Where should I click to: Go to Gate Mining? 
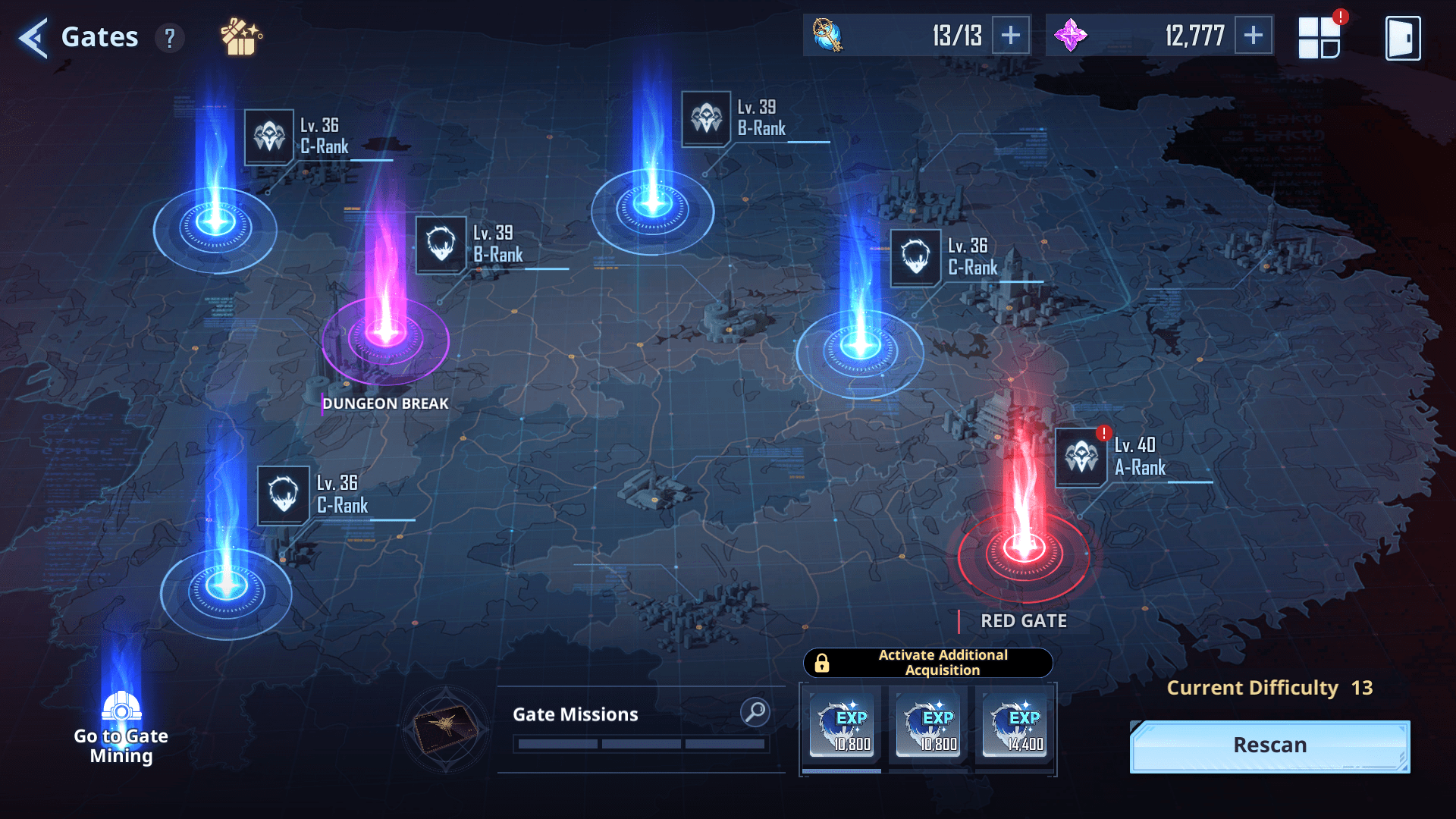point(121,728)
